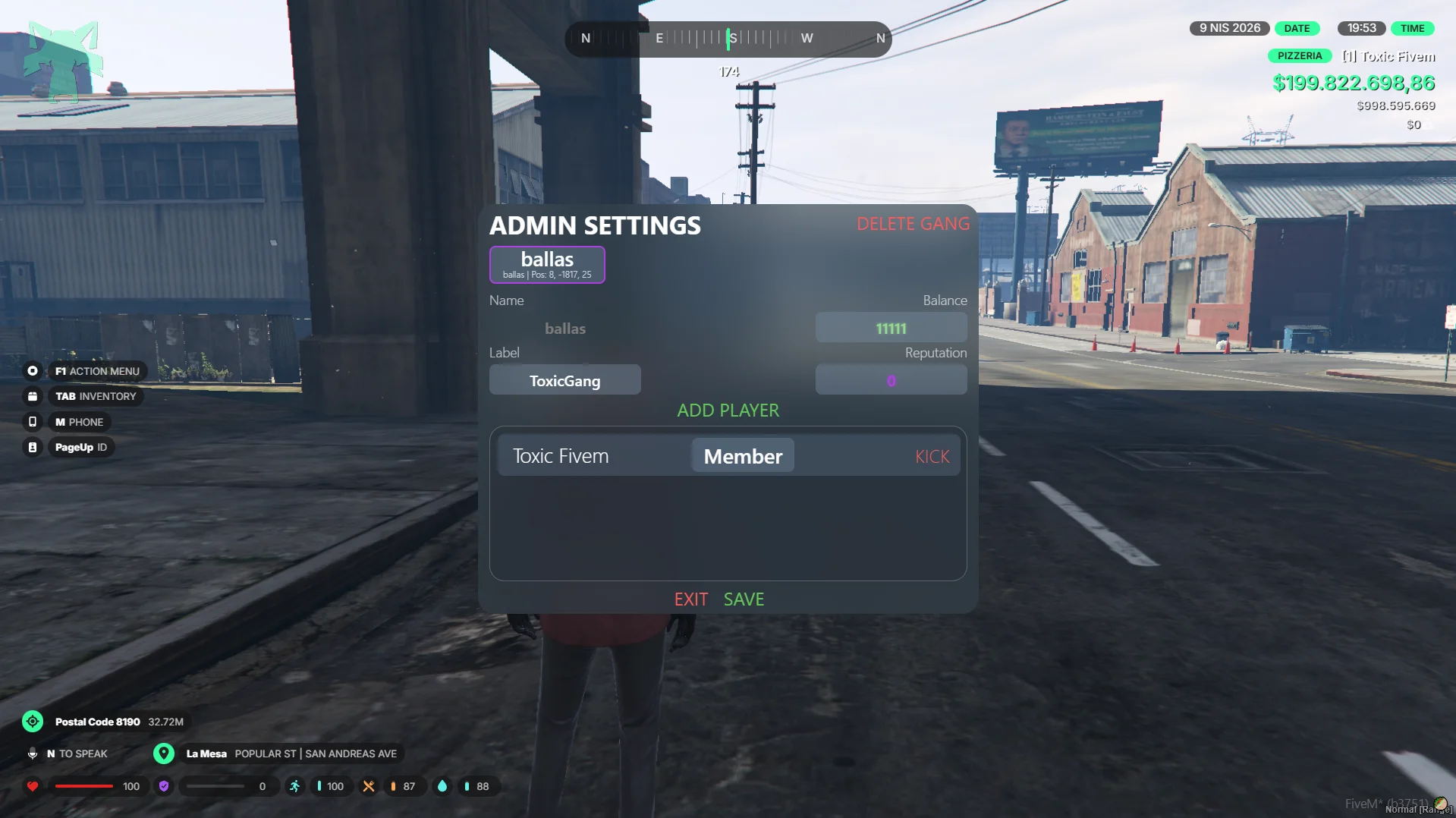Open the Member rank dropdown

click(x=743, y=456)
